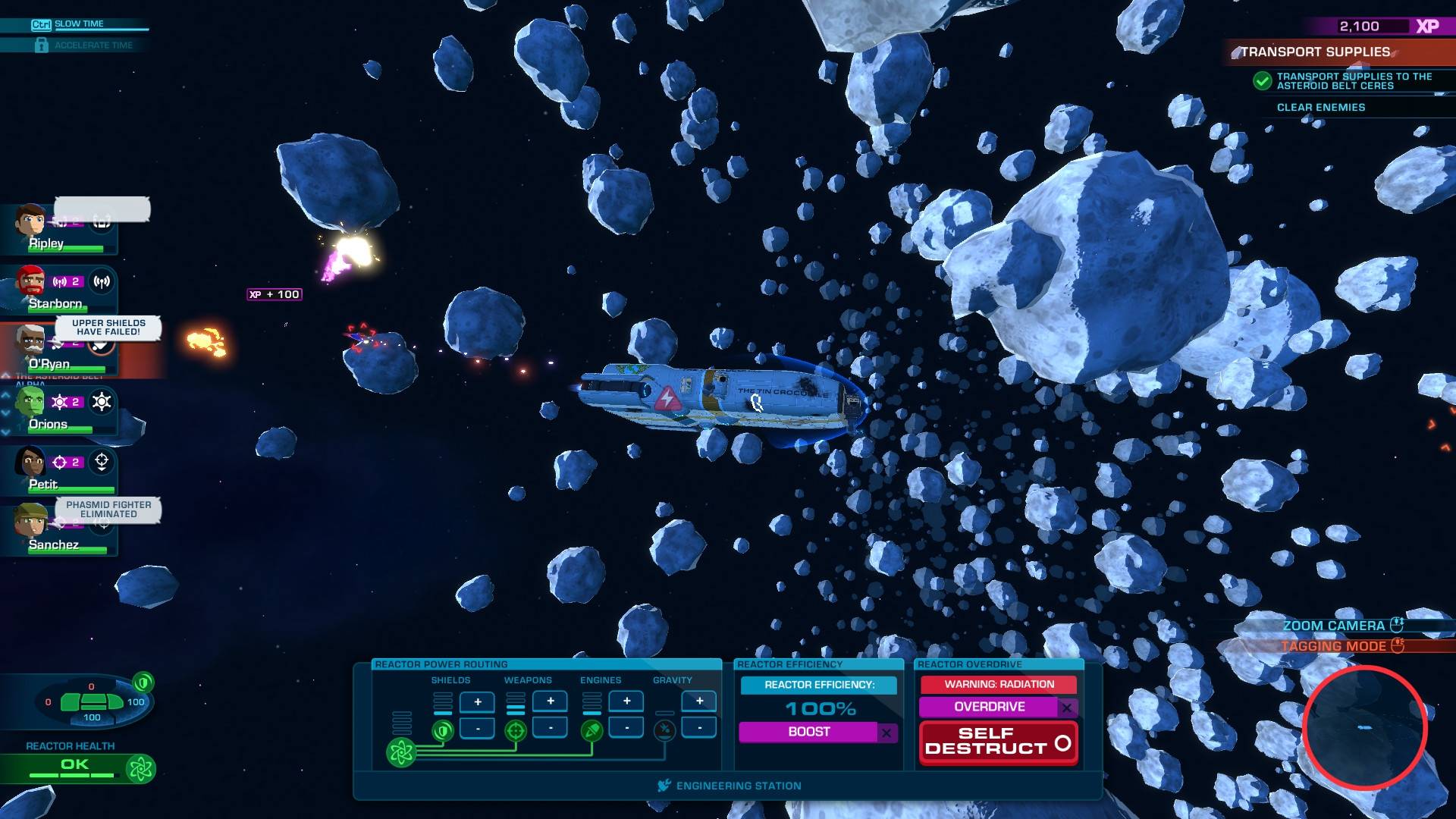Choose crew member Orions
1456x819 pixels.
(30, 403)
